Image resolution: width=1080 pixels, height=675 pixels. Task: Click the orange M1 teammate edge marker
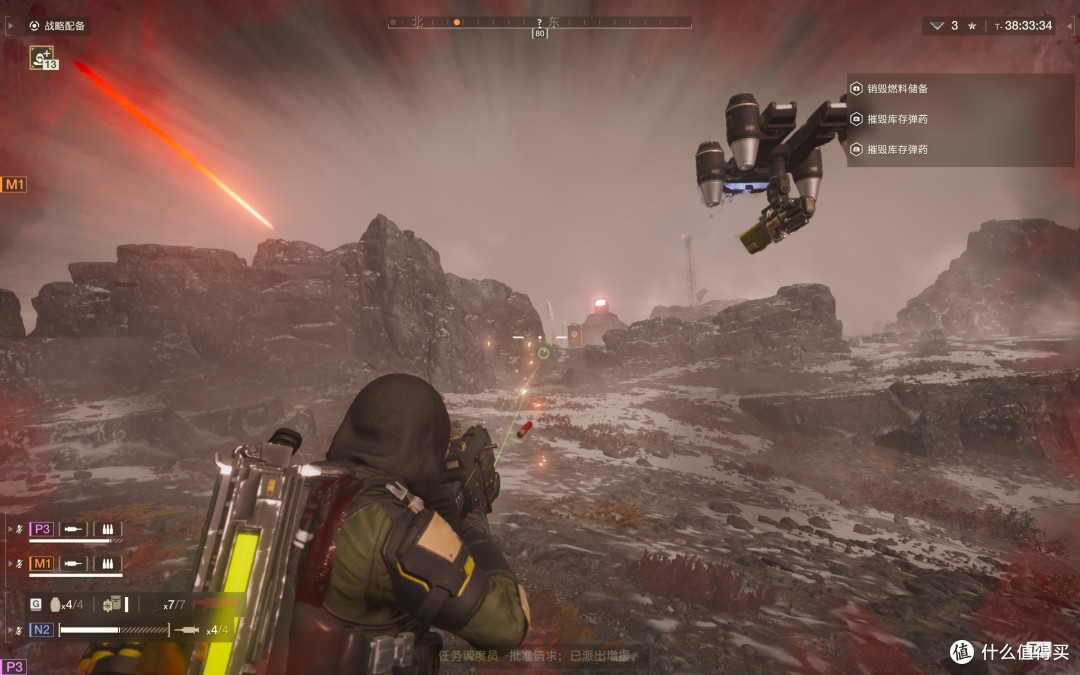point(14,184)
